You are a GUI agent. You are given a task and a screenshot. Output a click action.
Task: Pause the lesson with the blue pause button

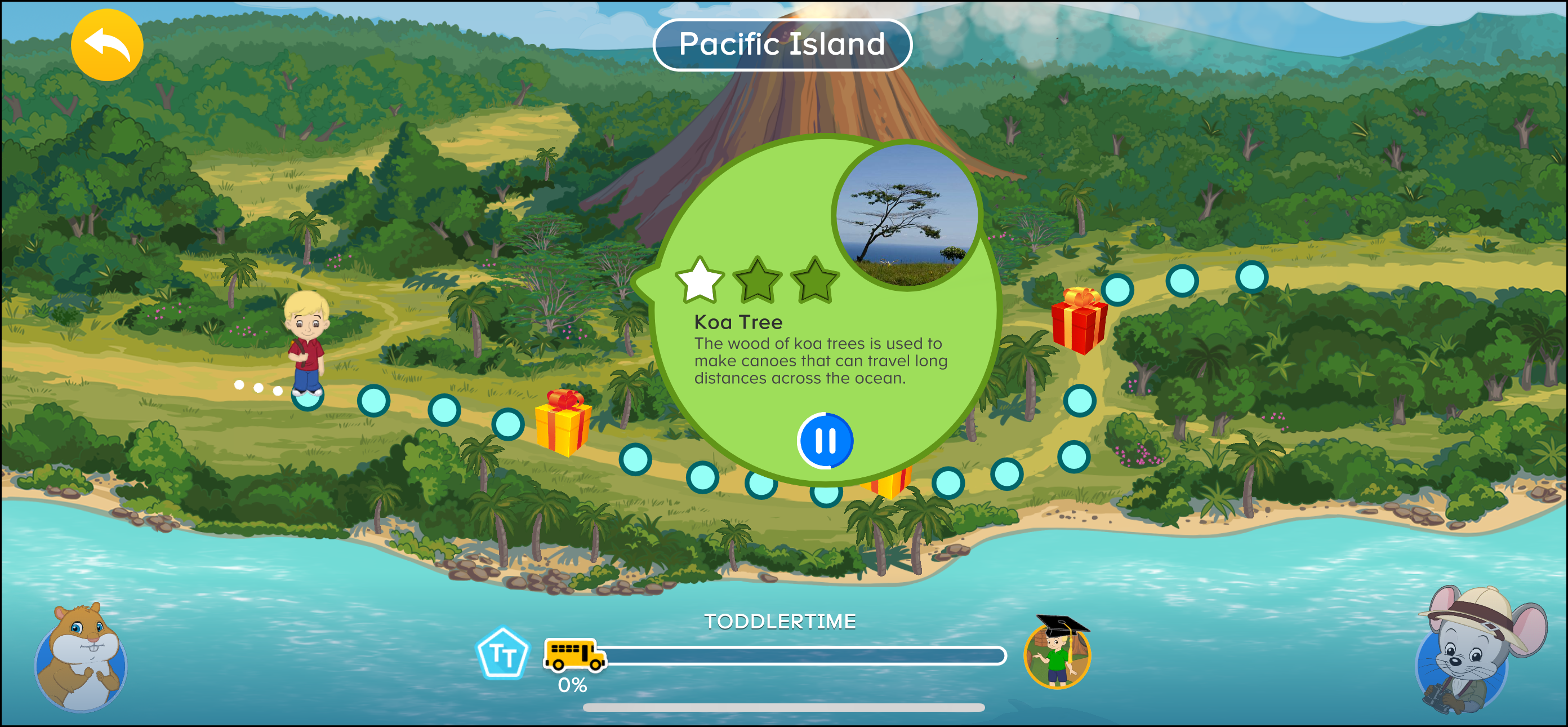point(825,441)
